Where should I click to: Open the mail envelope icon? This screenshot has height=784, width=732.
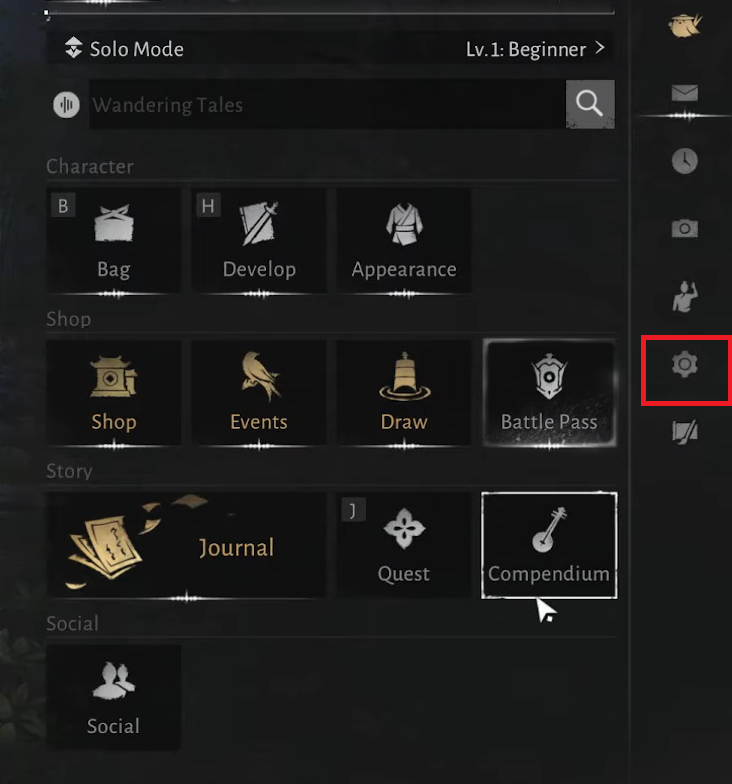685,95
